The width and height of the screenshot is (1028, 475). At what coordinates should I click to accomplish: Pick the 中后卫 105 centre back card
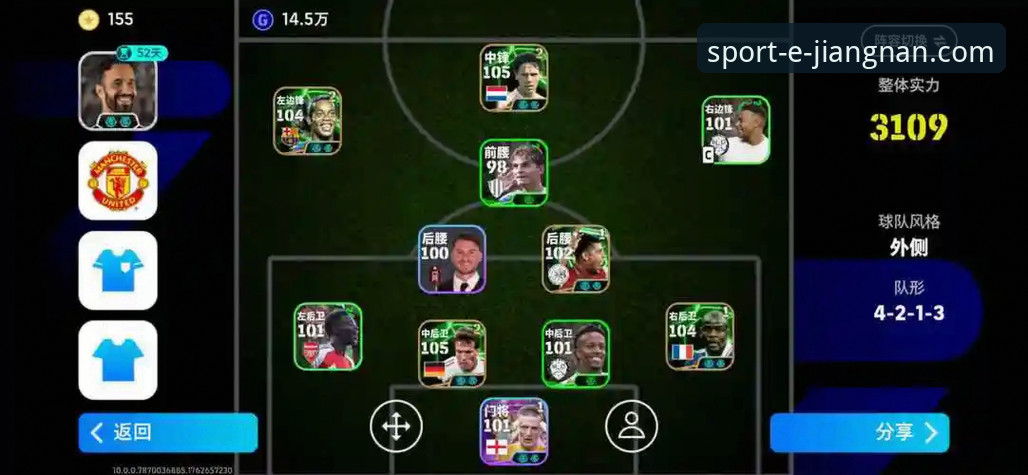tap(452, 353)
